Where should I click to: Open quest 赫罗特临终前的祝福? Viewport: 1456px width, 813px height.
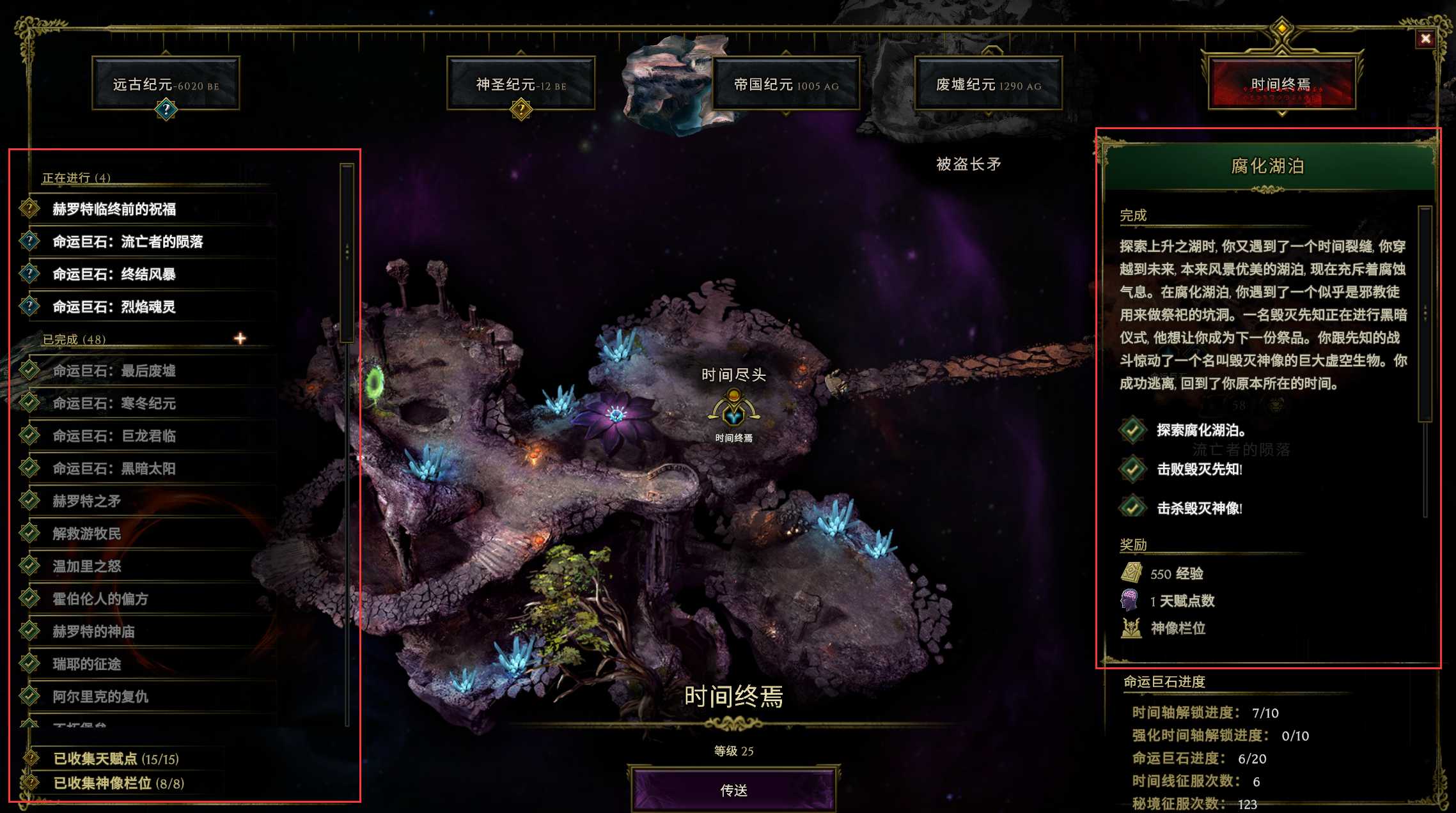[x=114, y=209]
